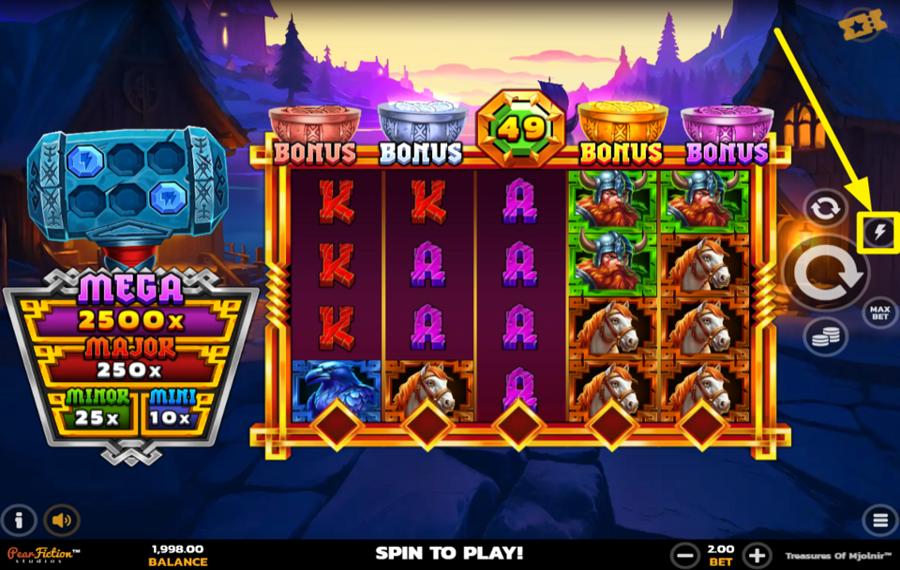Toggle the lightning bolt turbo mode
The width and height of the screenshot is (900, 570).
pos(877,233)
